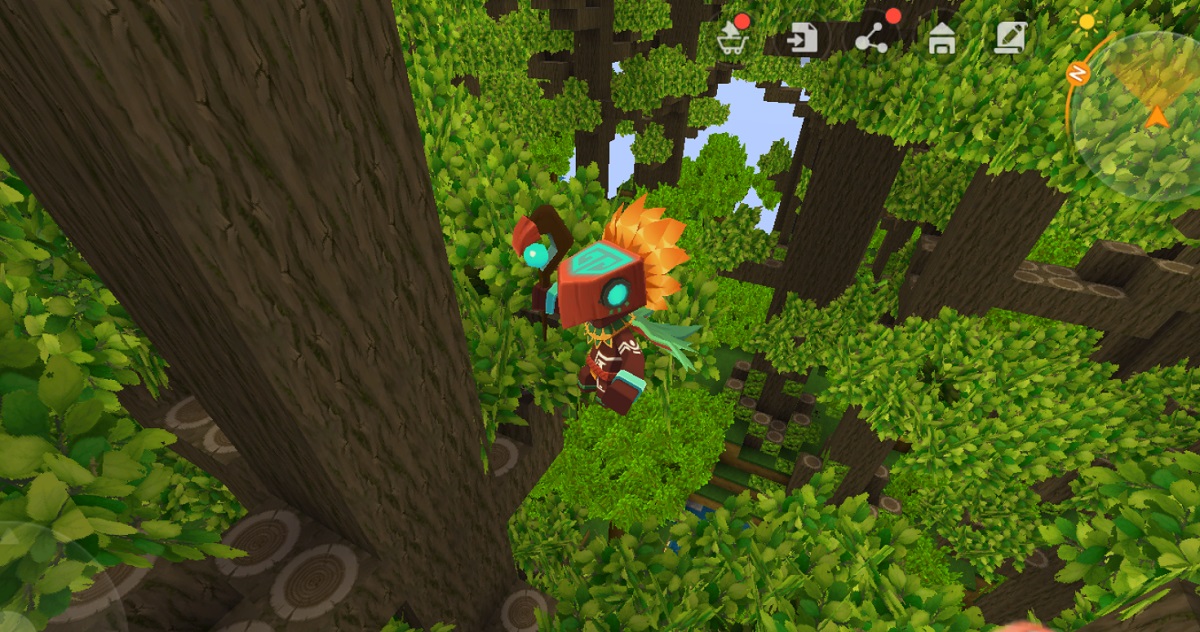1200x632 pixels.
Task: Tap the house-shaped home icon
Action: tap(941, 39)
